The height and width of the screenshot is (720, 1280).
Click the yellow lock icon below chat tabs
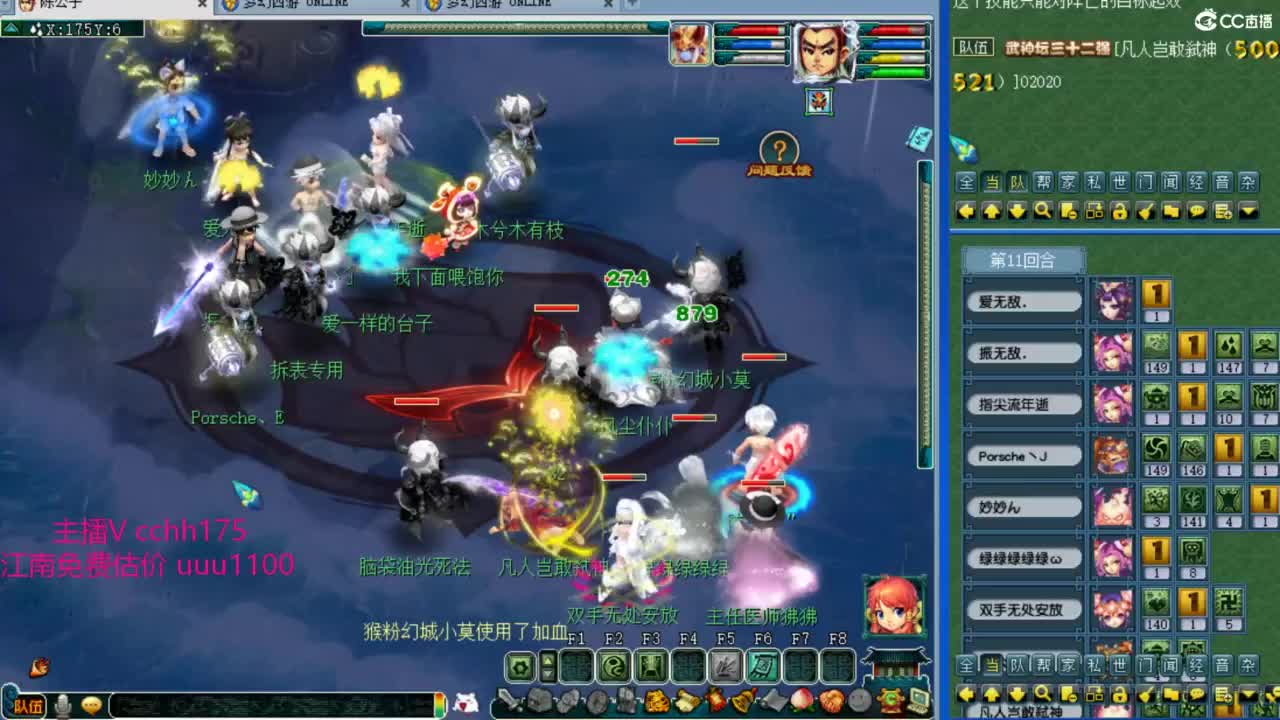coord(1120,210)
